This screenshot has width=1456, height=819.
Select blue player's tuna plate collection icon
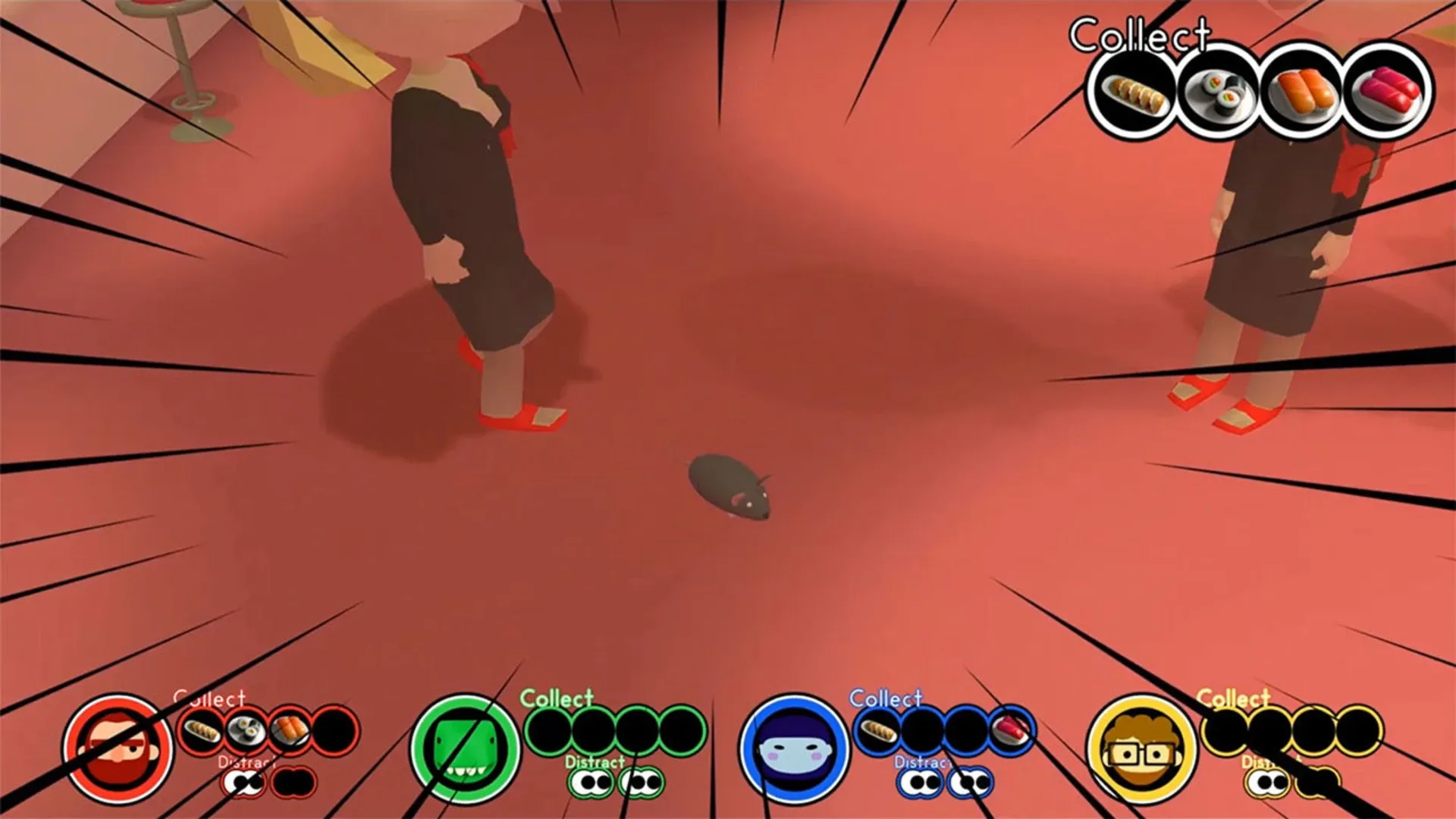point(1011,730)
